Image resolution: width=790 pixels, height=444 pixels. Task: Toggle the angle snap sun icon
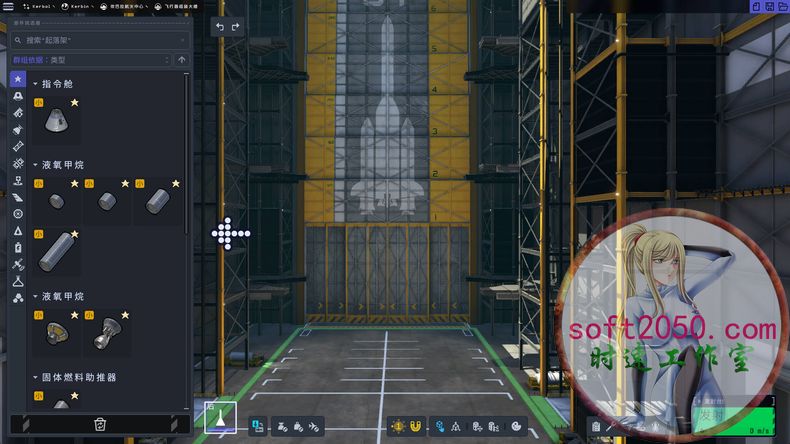[x=398, y=426]
